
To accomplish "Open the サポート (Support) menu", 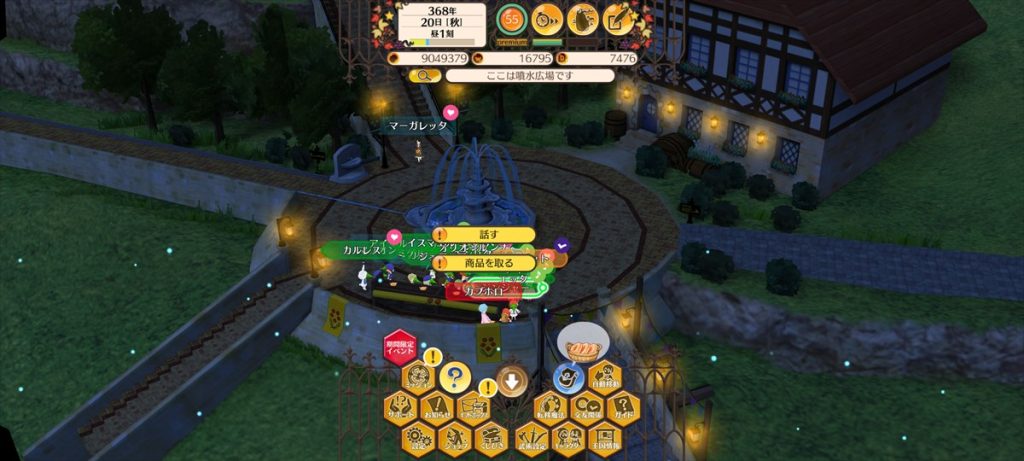I will click(400, 407).
